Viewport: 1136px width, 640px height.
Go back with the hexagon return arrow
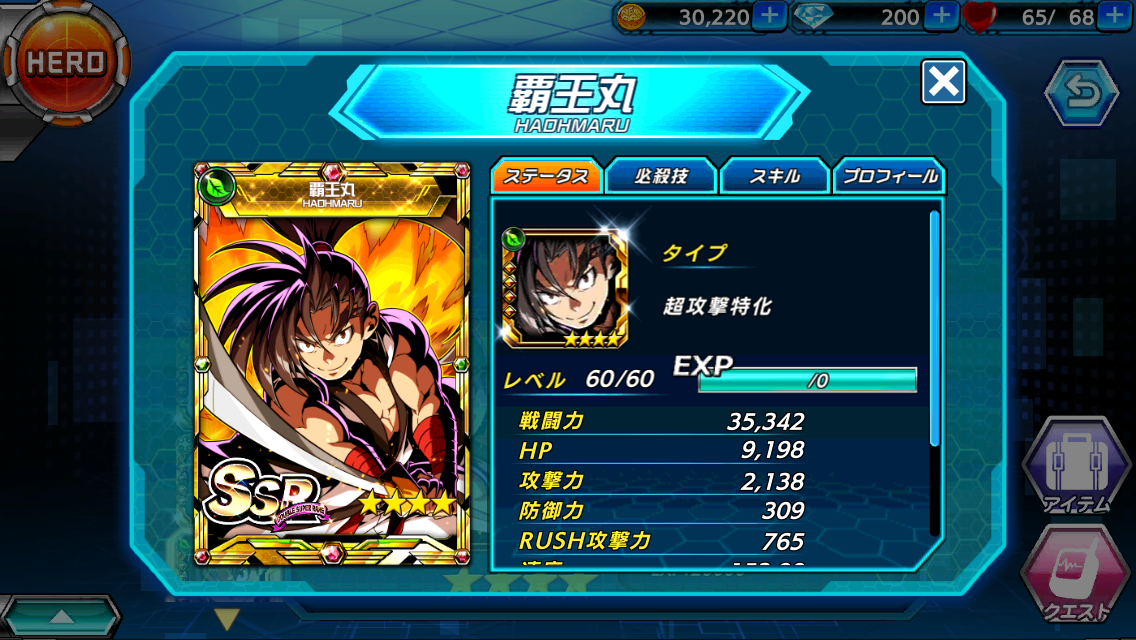click(x=1081, y=93)
